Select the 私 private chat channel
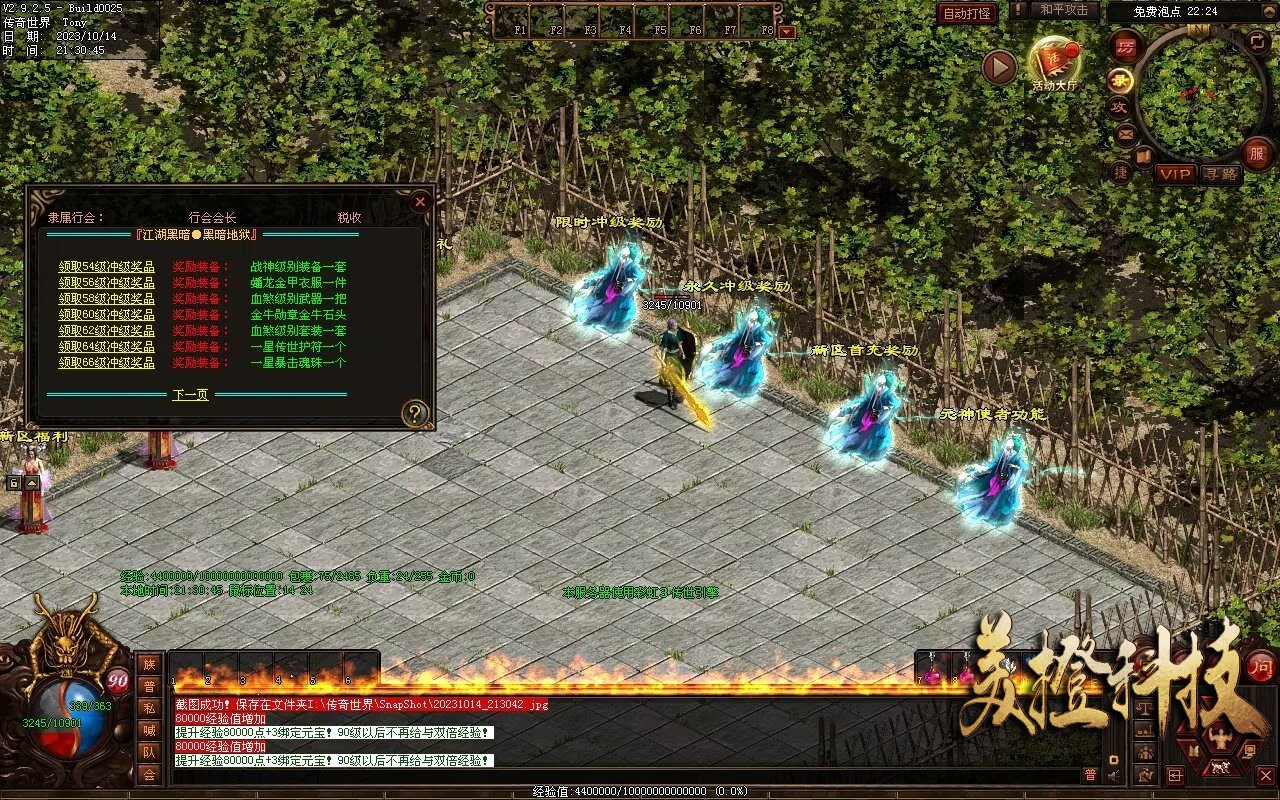Viewport: 1280px width, 800px height. click(x=149, y=708)
